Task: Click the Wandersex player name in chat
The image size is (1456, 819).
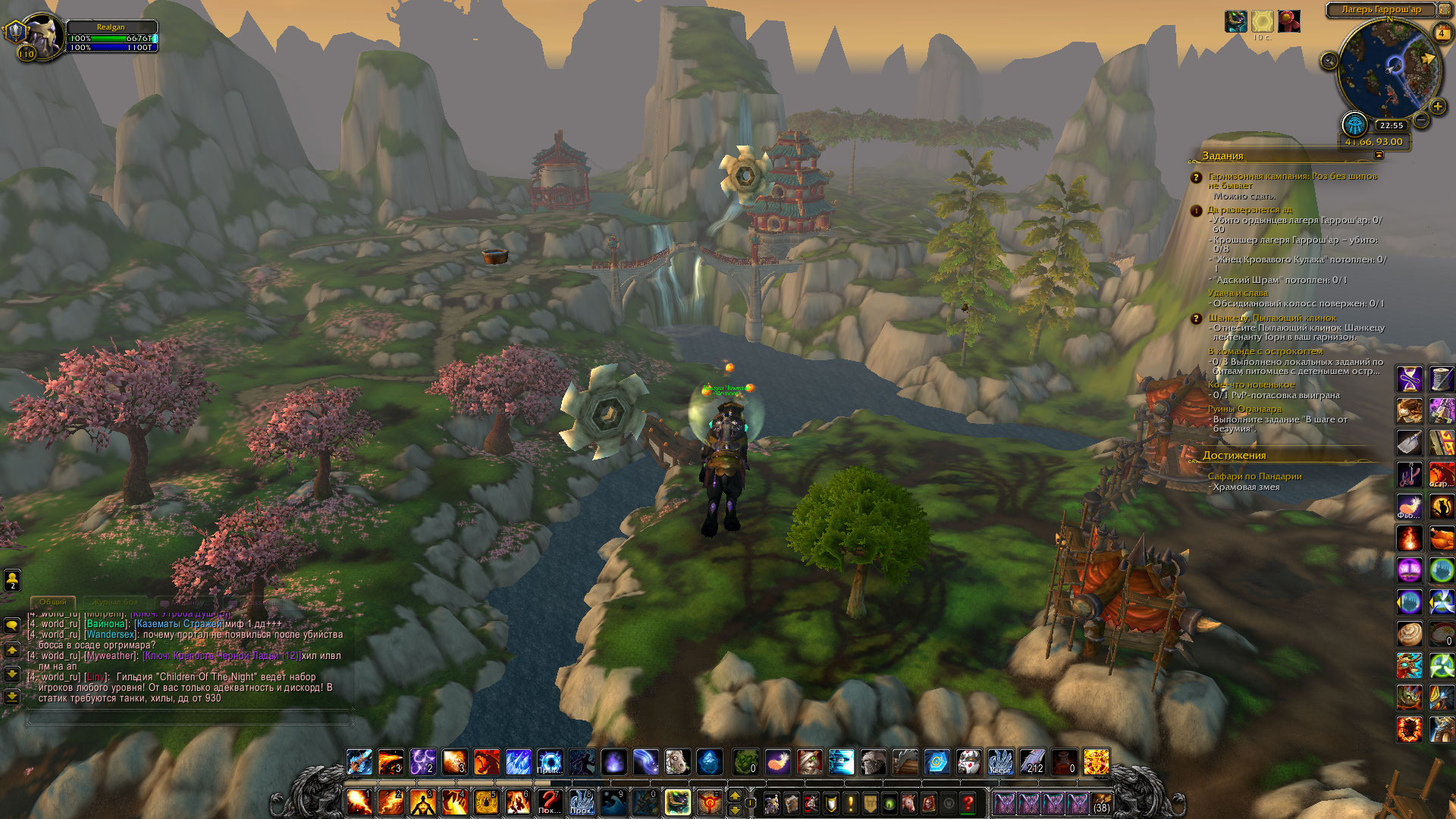Action: click(111, 635)
